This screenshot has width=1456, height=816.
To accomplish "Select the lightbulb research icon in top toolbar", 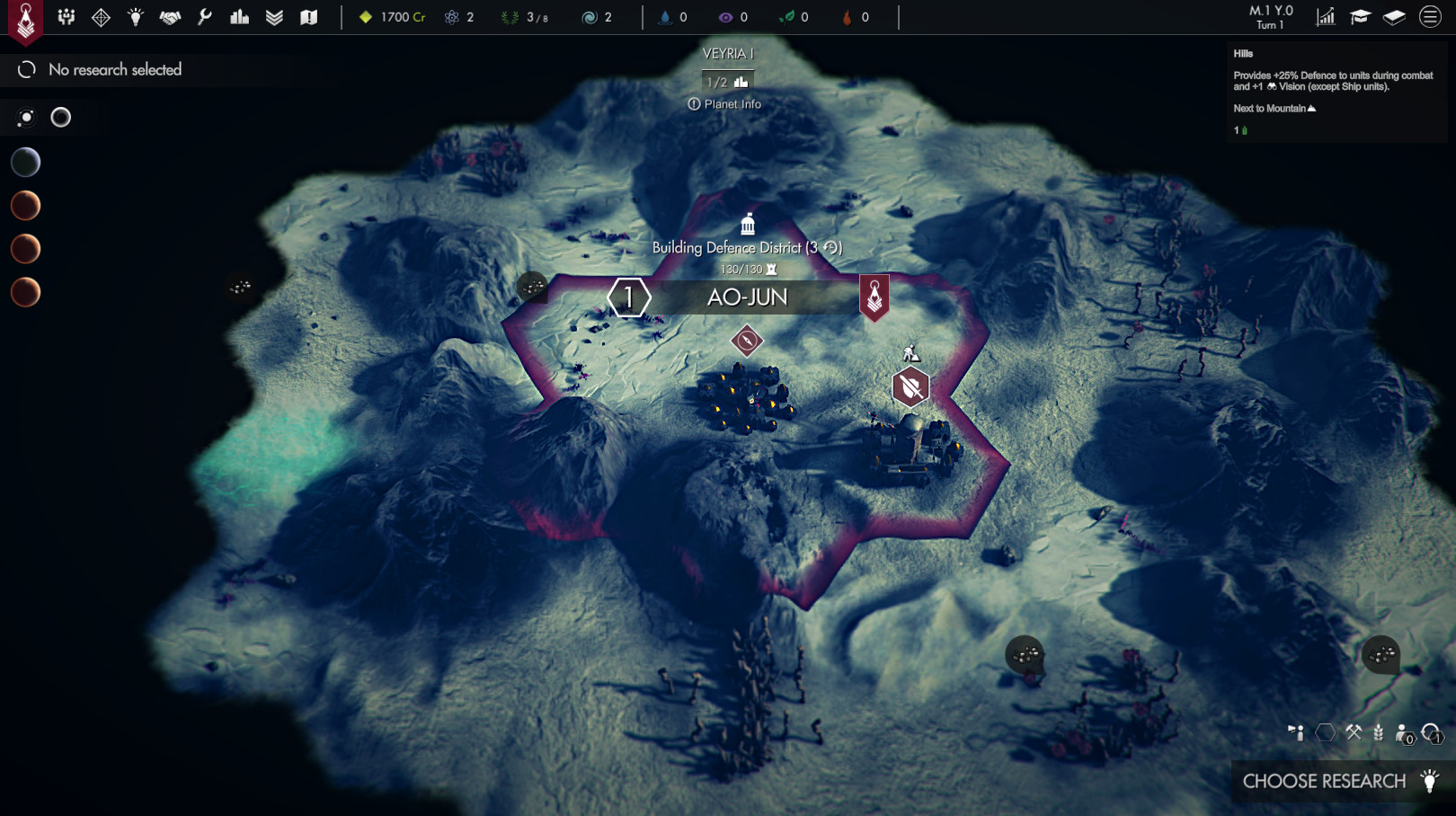I will pyautogui.click(x=135, y=16).
